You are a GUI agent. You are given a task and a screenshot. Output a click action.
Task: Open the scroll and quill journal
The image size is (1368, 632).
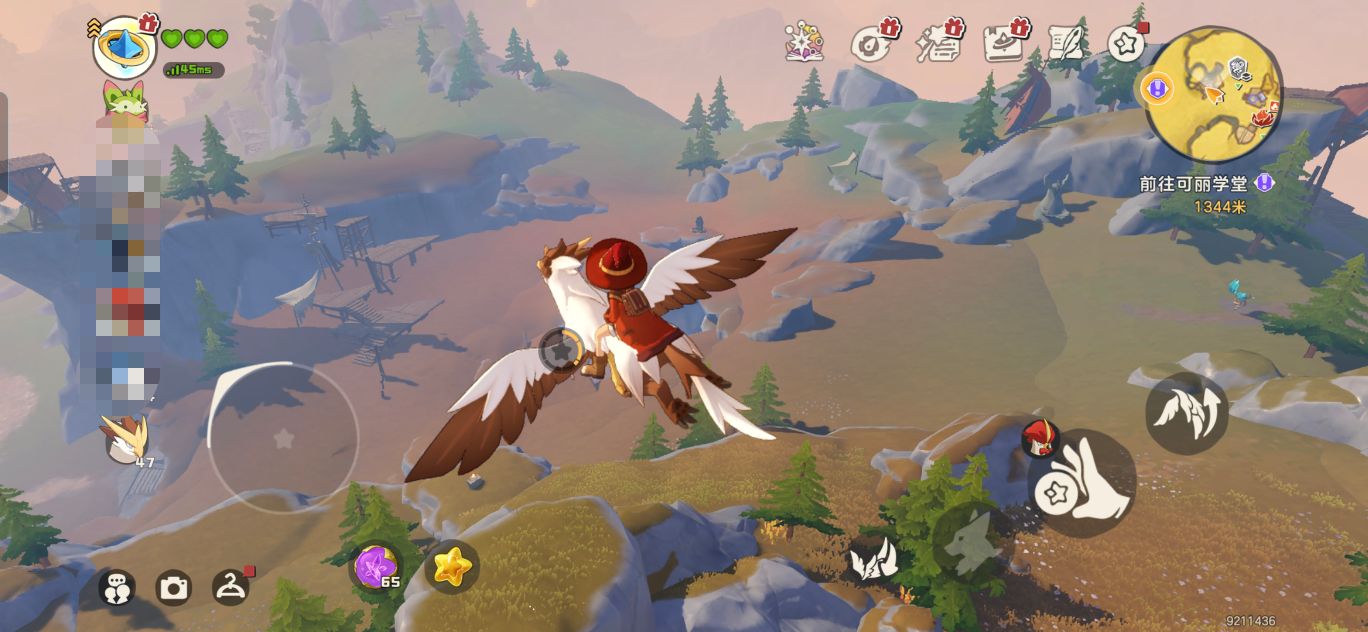[1067, 41]
